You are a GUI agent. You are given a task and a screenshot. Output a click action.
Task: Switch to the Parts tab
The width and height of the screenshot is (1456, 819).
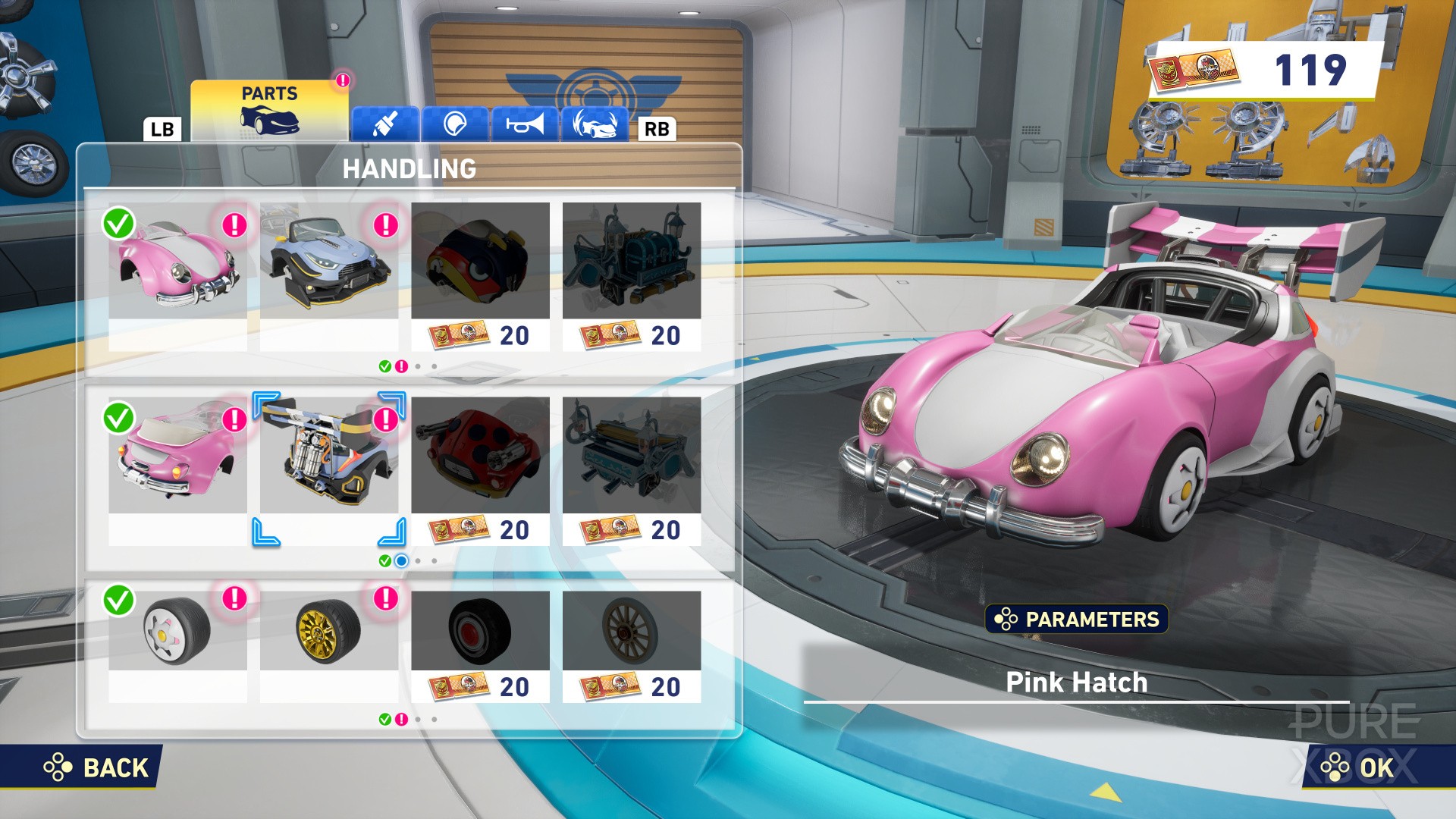pyautogui.click(x=269, y=111)
